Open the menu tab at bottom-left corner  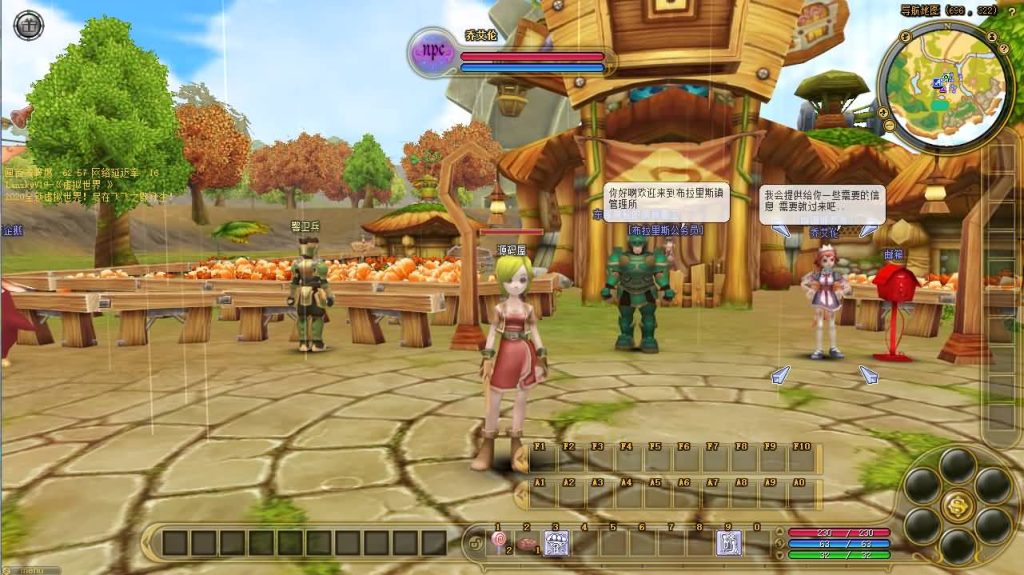30,570
